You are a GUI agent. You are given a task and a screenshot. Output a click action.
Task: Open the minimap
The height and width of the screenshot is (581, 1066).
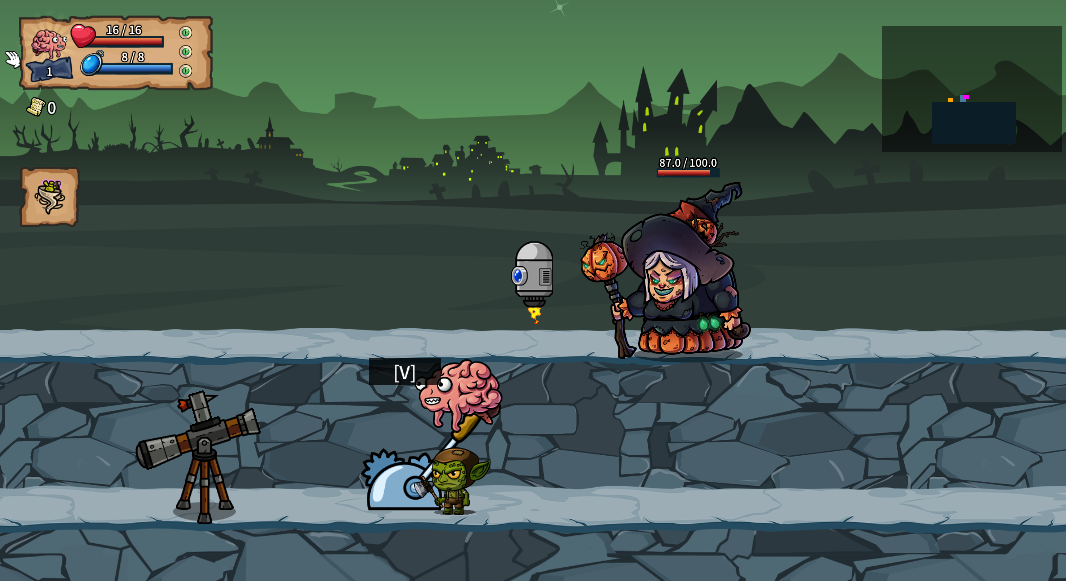click(x=971, y=89)
